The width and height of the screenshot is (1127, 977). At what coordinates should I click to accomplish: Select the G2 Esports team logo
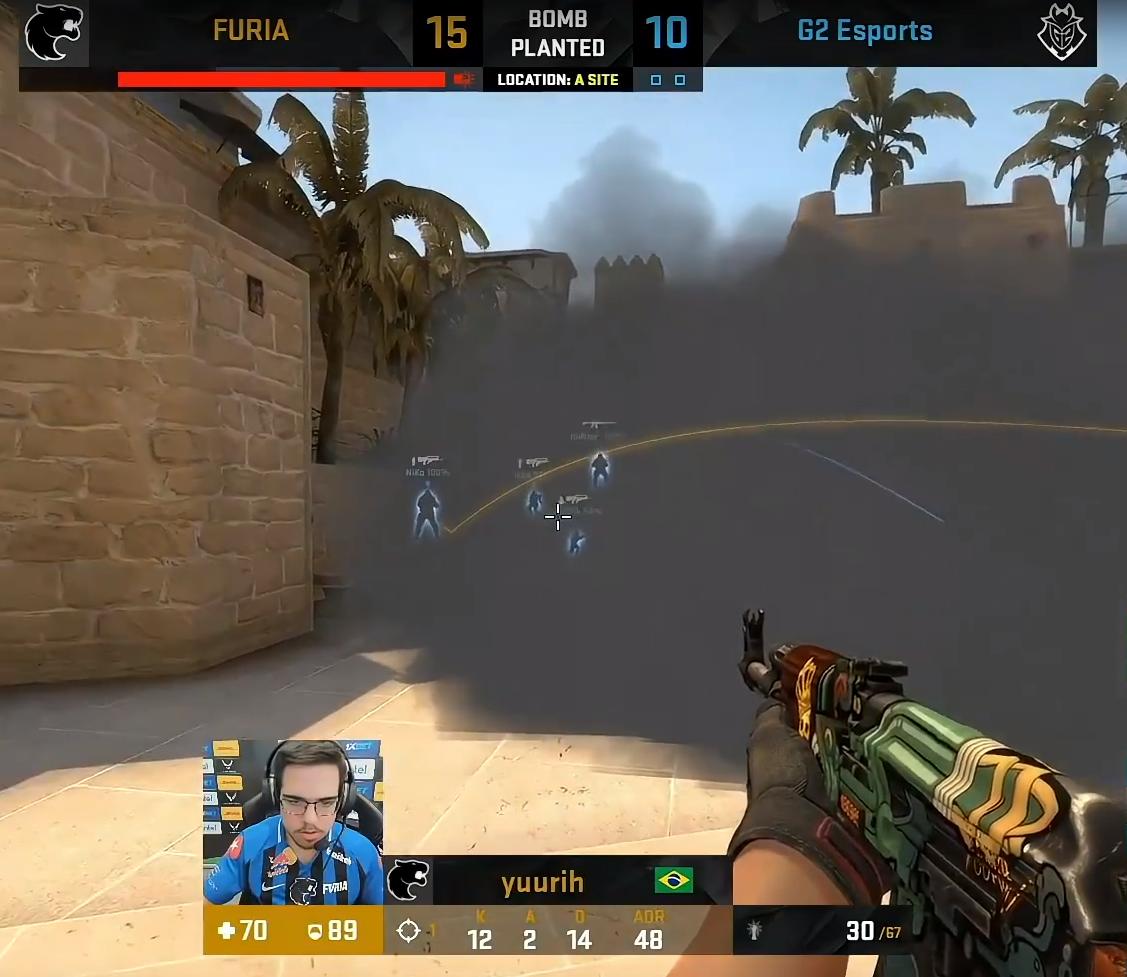[x=1061, y=33]
